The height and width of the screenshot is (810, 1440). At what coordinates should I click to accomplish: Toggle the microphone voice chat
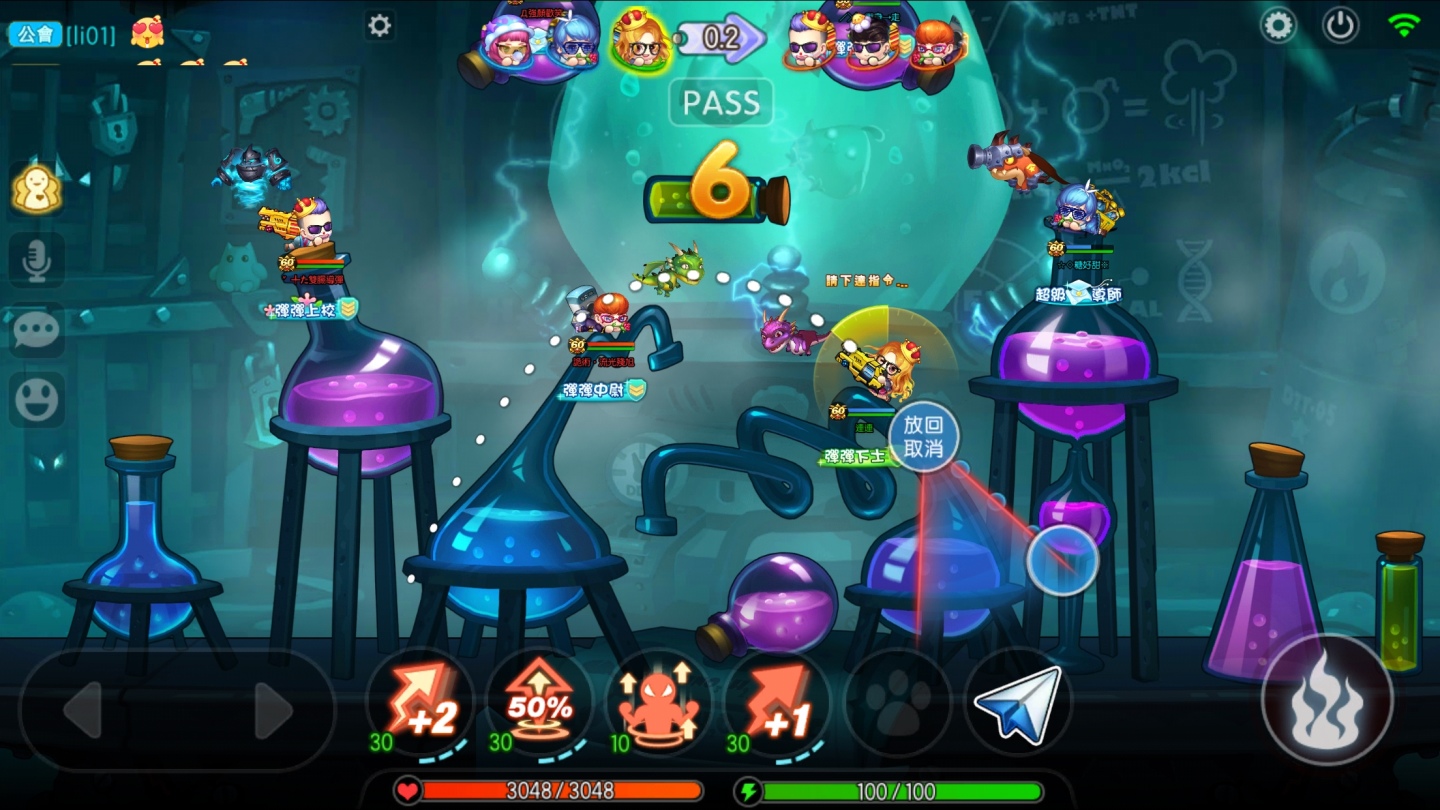tap(38, 259)
